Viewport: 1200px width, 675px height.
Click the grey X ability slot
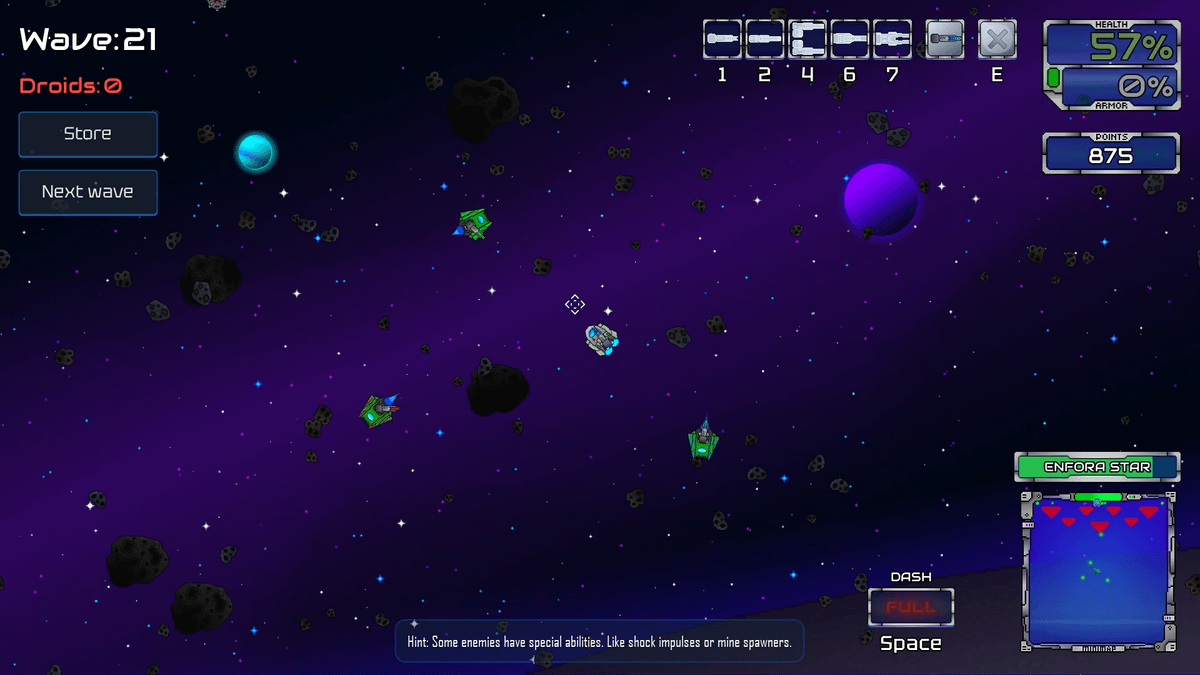coord(997,40)
